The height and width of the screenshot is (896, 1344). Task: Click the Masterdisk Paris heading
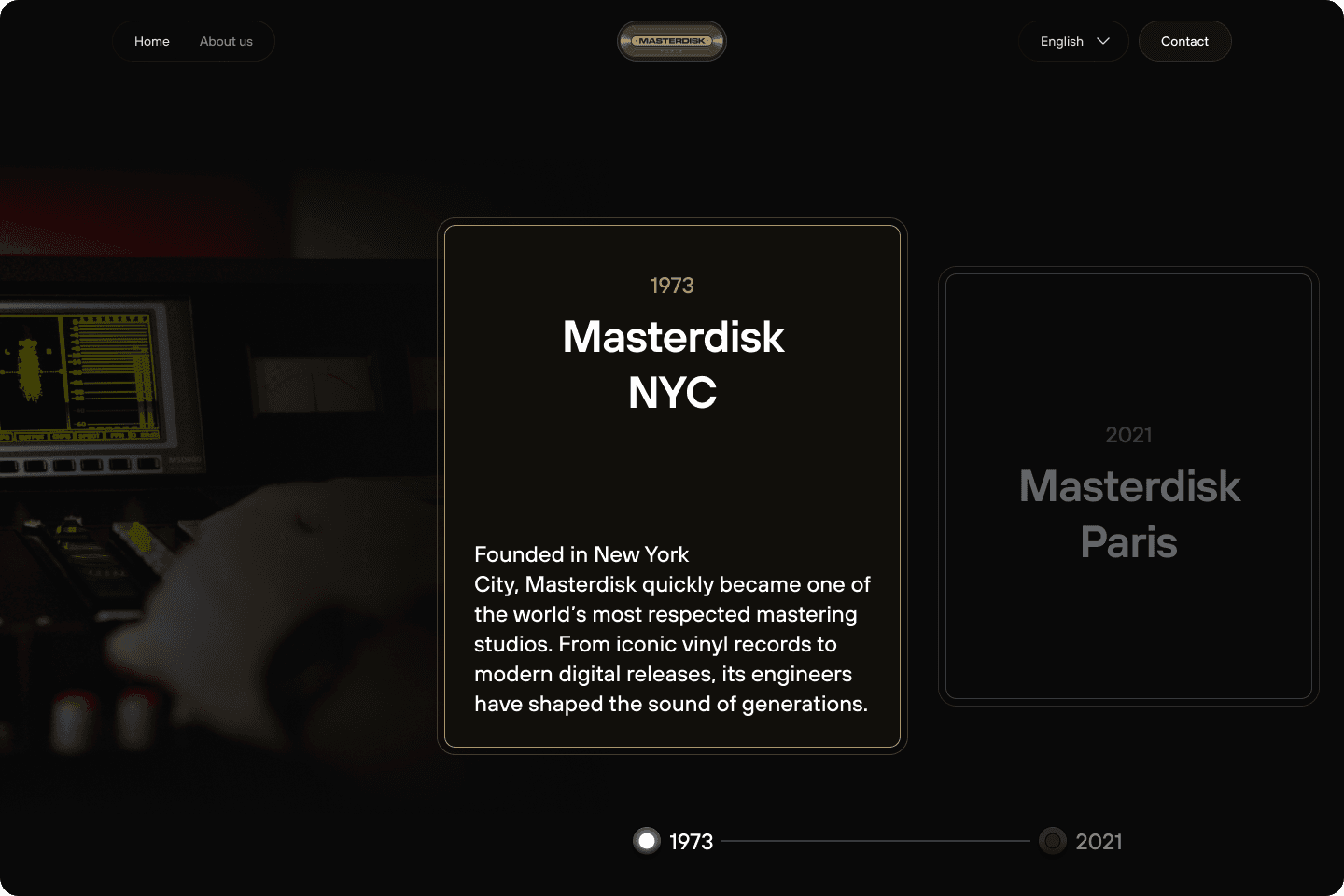pos(1128,514)
